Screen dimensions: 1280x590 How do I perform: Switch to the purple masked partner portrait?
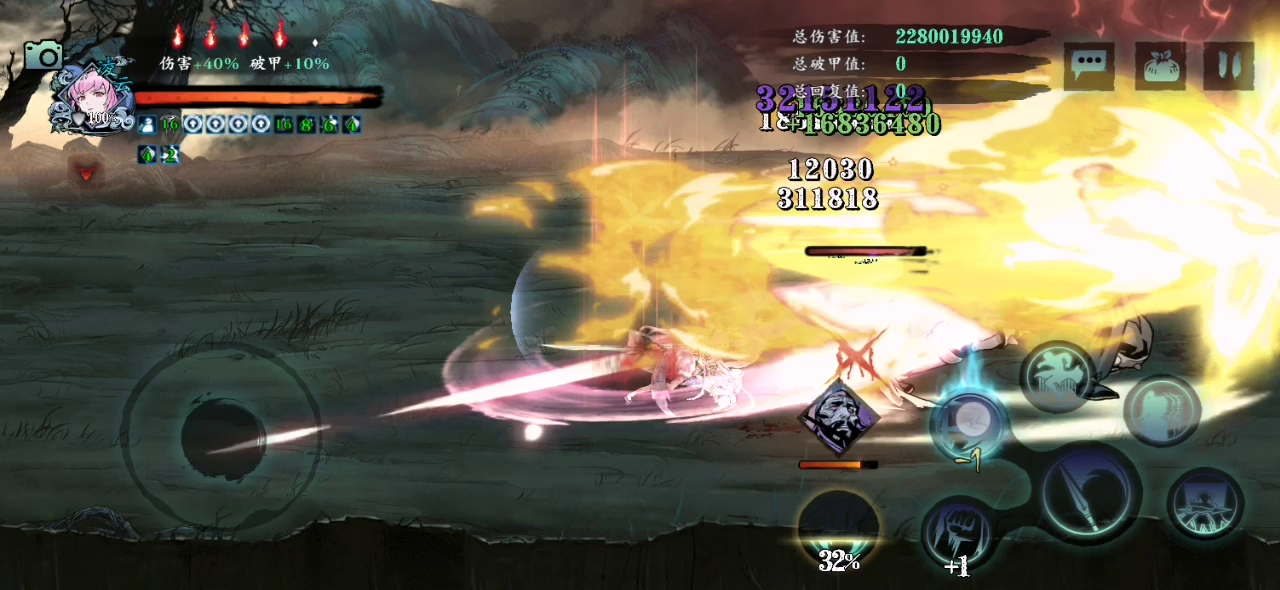pos(839,417)
